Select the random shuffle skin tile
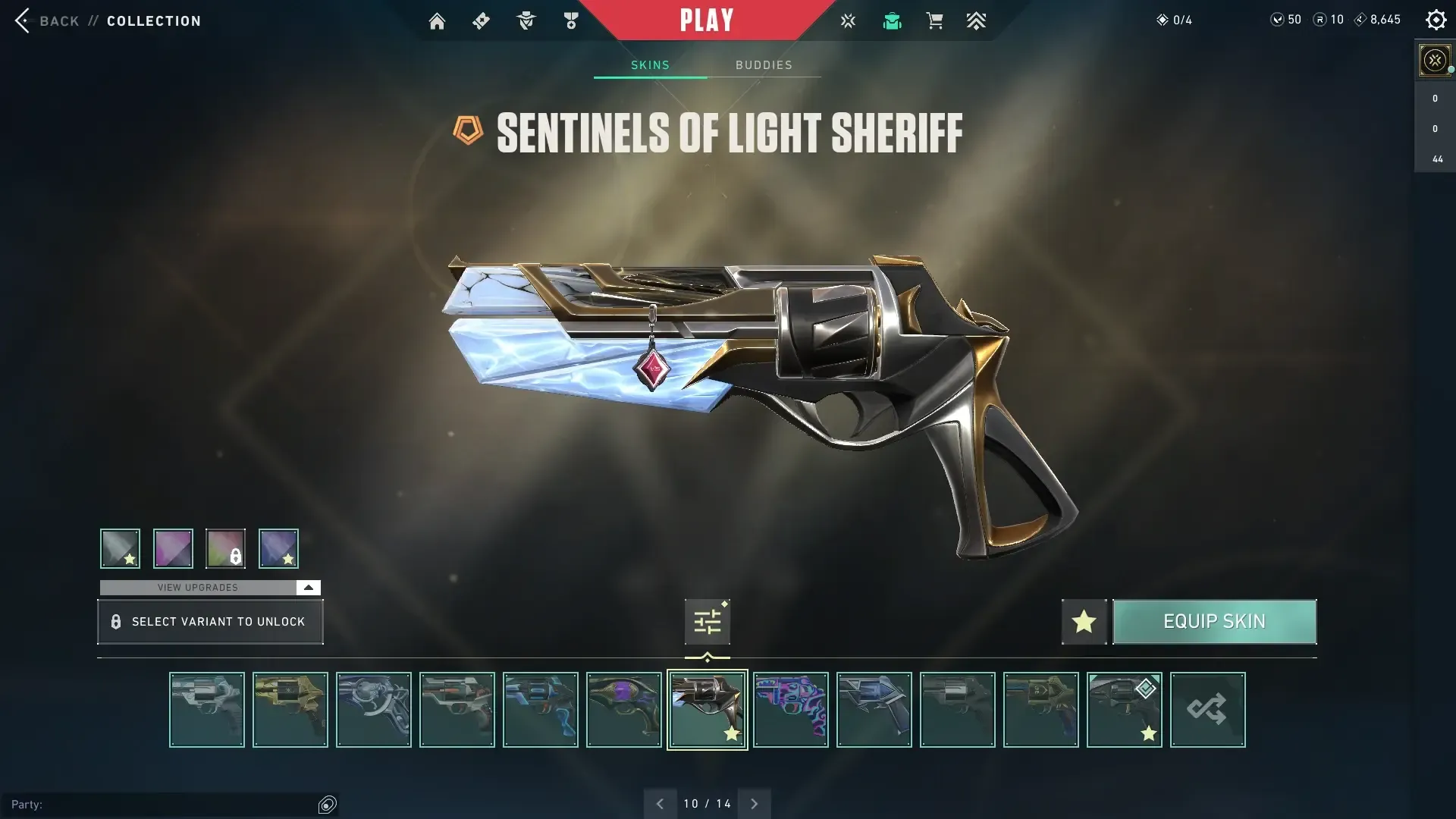This screenshot has height=819, width=1456. 1207,710
